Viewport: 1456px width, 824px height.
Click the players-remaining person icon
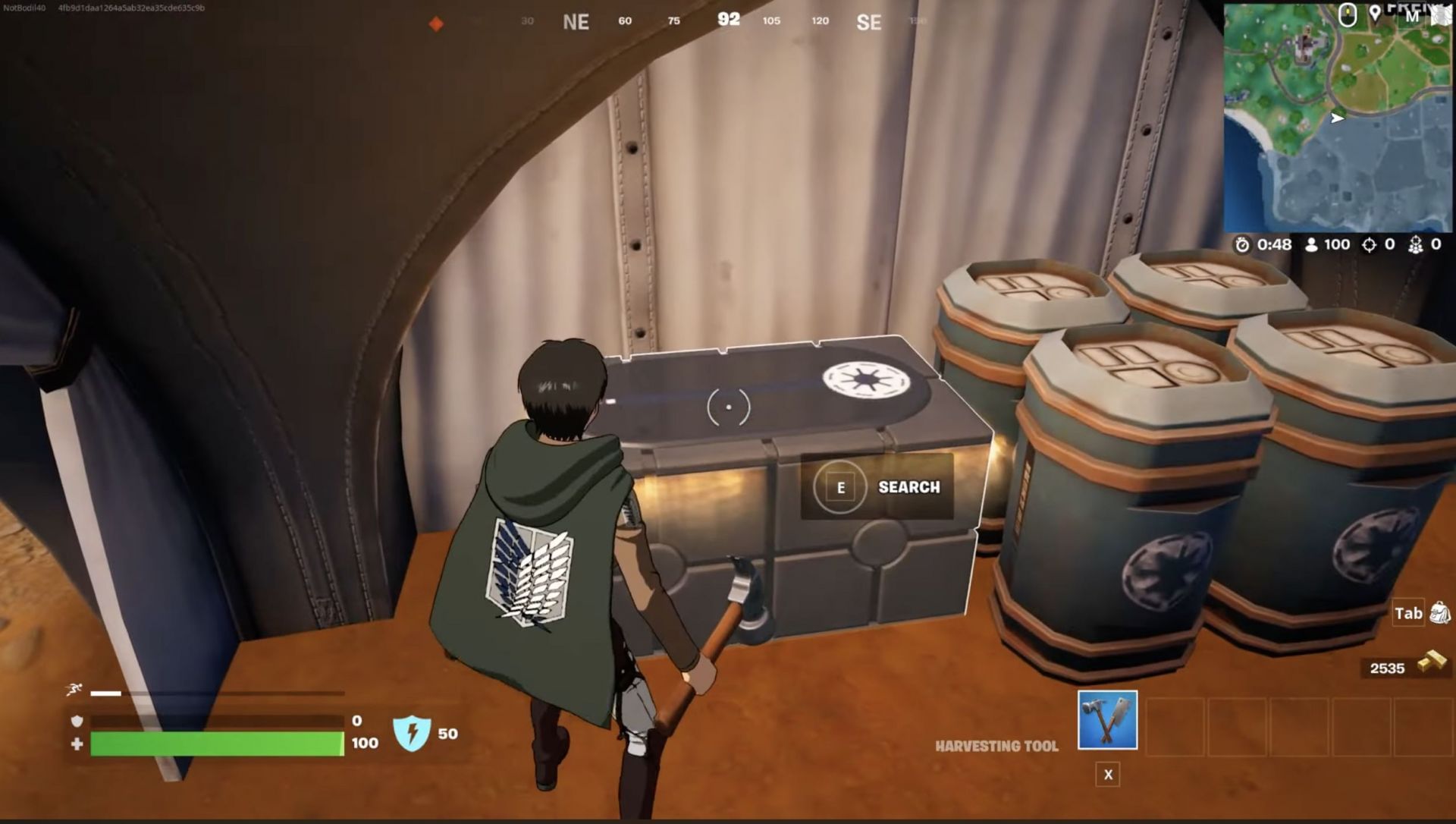click(1312, 244)
